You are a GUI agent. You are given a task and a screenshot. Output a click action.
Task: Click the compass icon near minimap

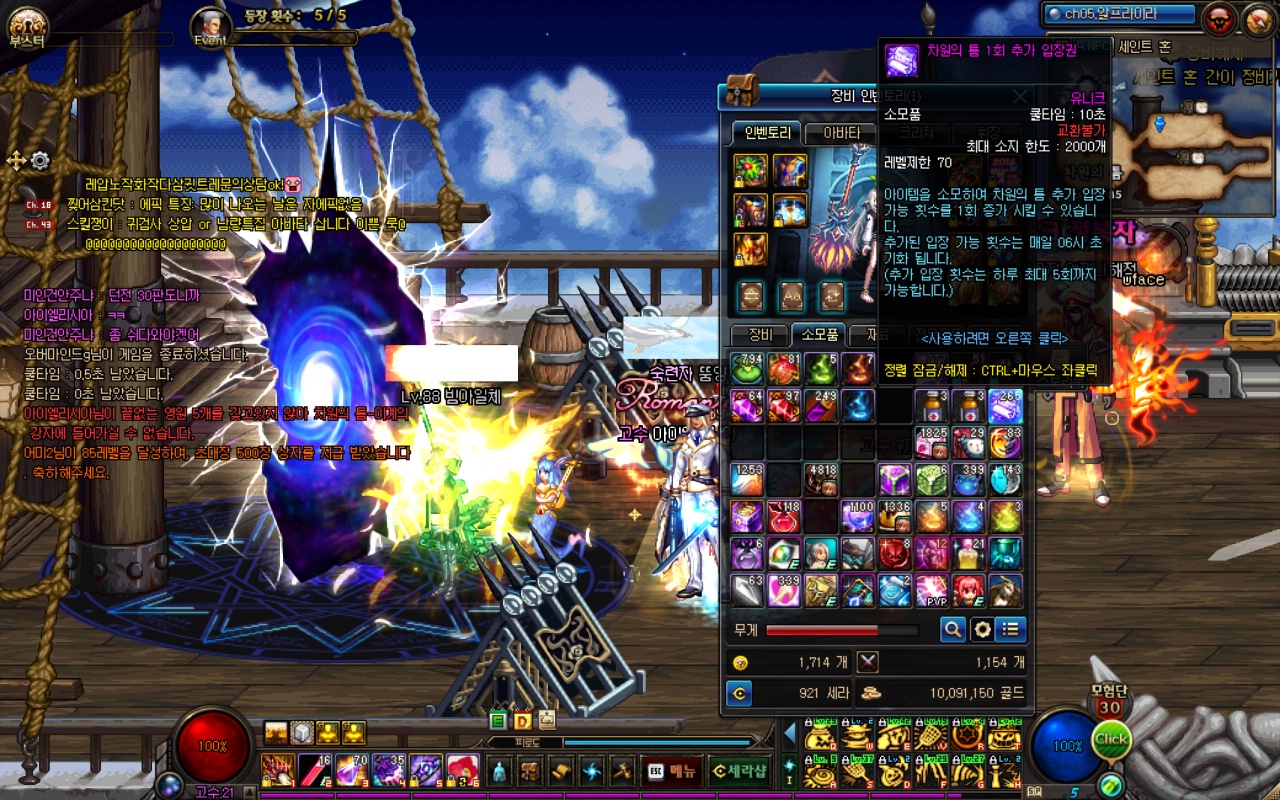pyautogui.click(x=1256, y=18)
